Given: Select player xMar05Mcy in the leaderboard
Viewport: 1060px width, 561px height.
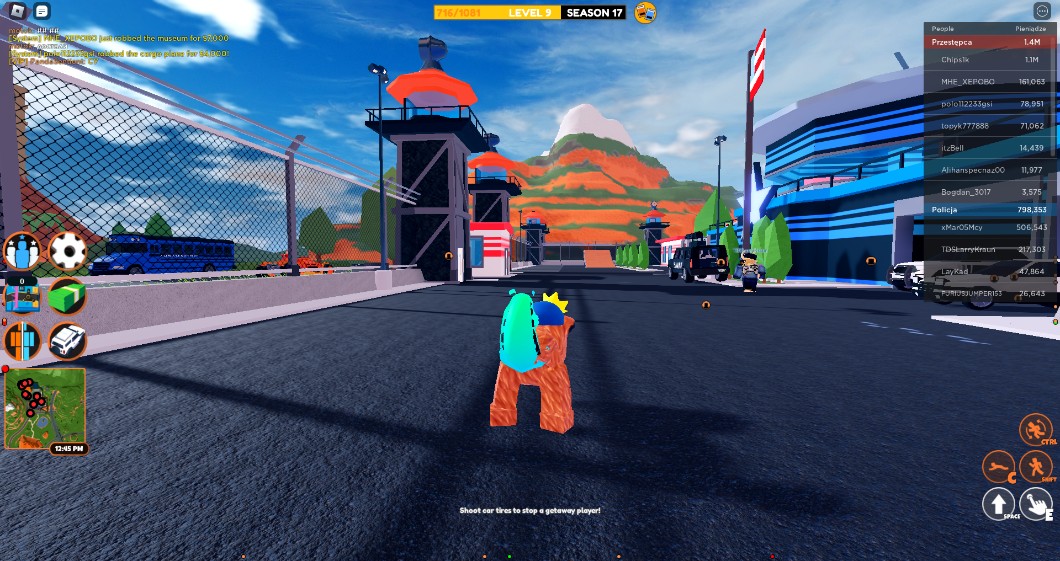Looking at the screenshot, I should point(990,227).
